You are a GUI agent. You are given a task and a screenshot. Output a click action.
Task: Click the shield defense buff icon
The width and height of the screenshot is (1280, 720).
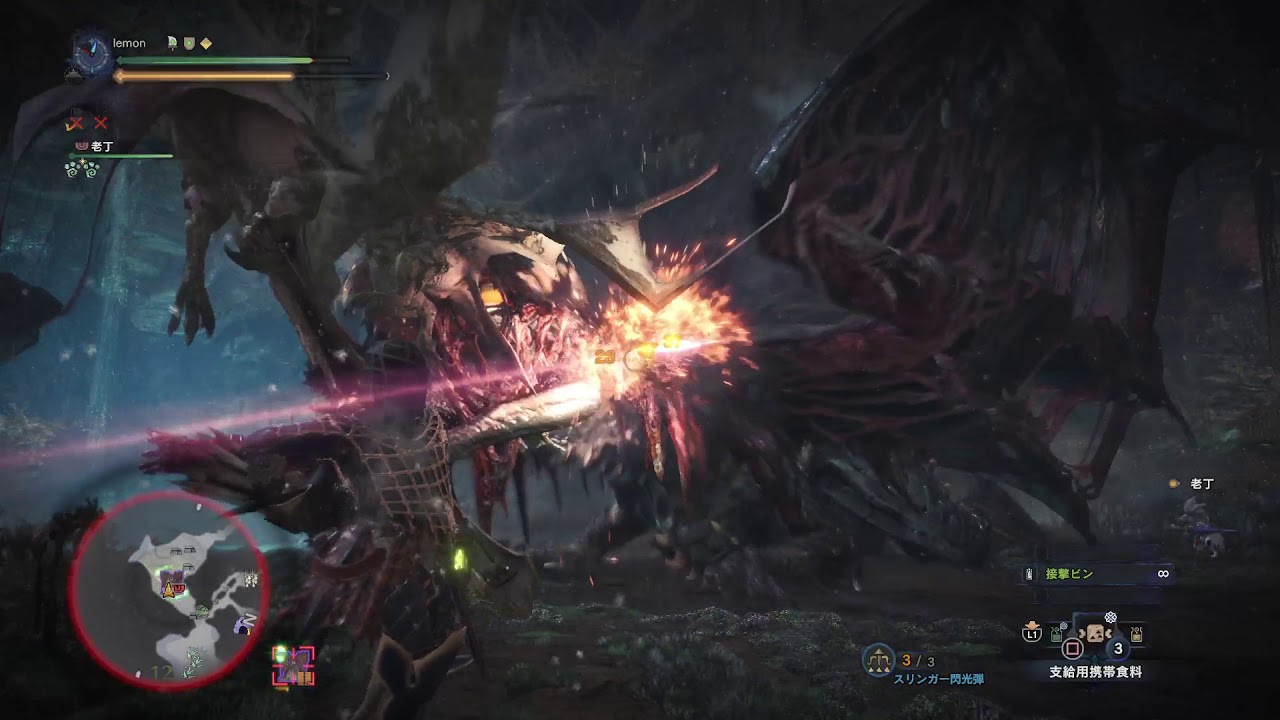(x=189, y=43)
